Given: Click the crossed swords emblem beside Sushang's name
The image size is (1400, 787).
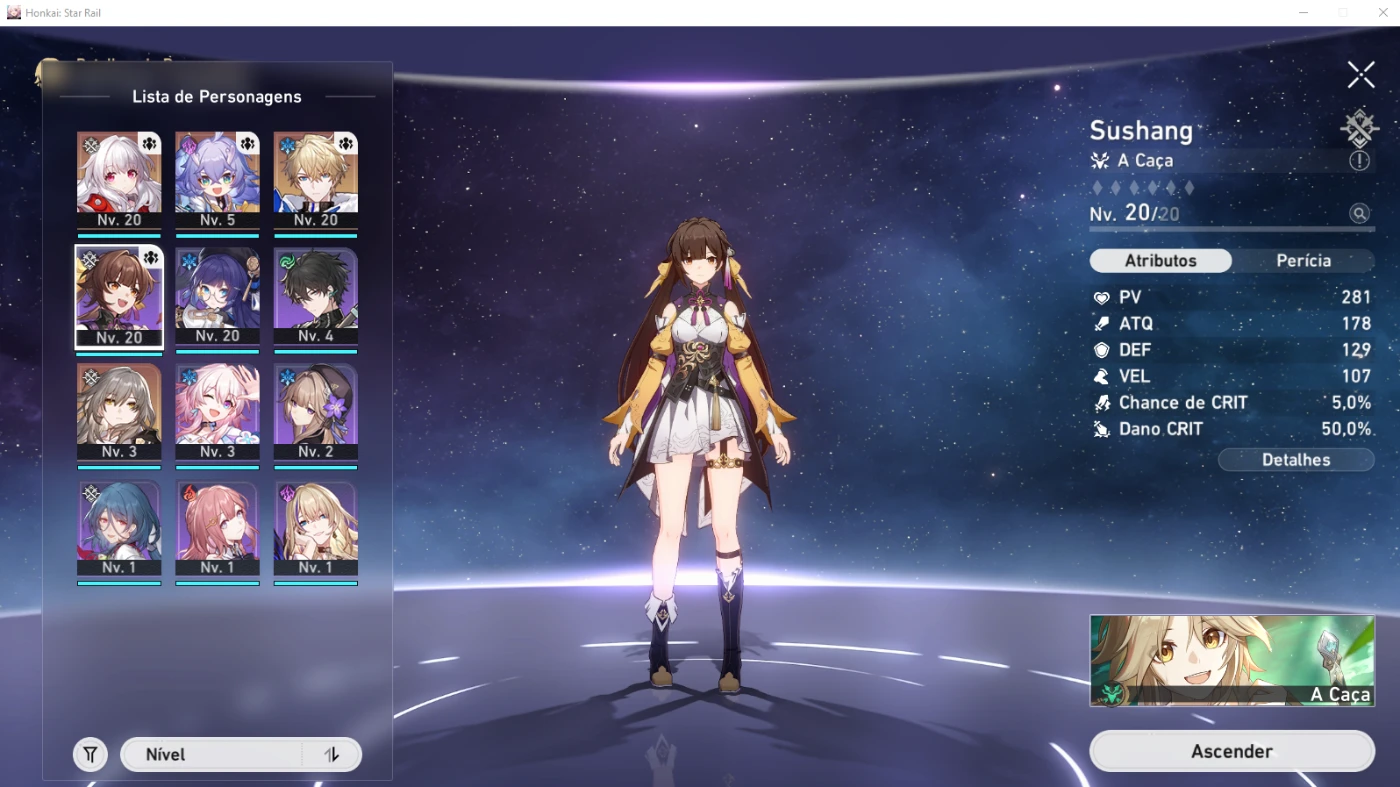Looking at the screenshot, I should point(1358,128).
